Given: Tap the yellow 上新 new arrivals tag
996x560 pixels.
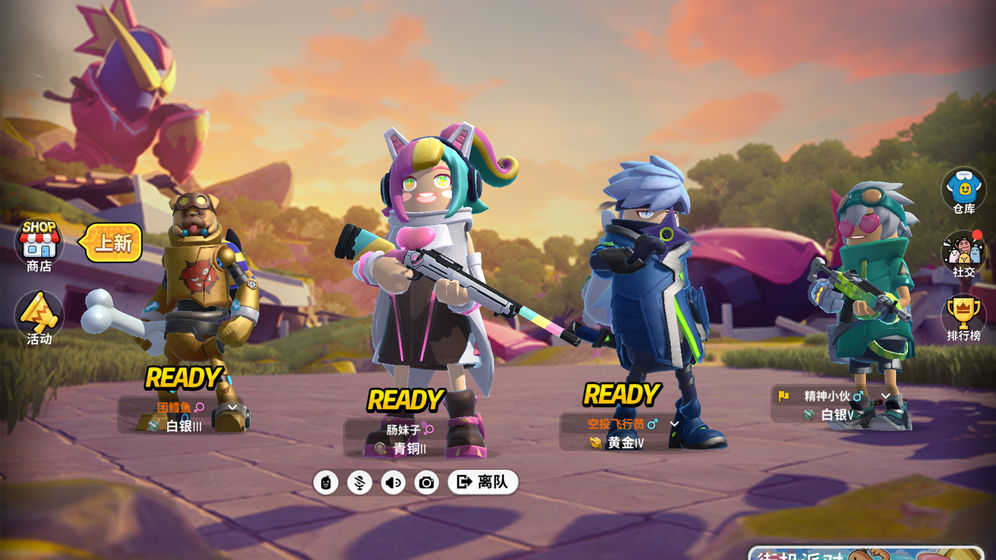Looking at the screenshot, I should [x=111, y=243].
